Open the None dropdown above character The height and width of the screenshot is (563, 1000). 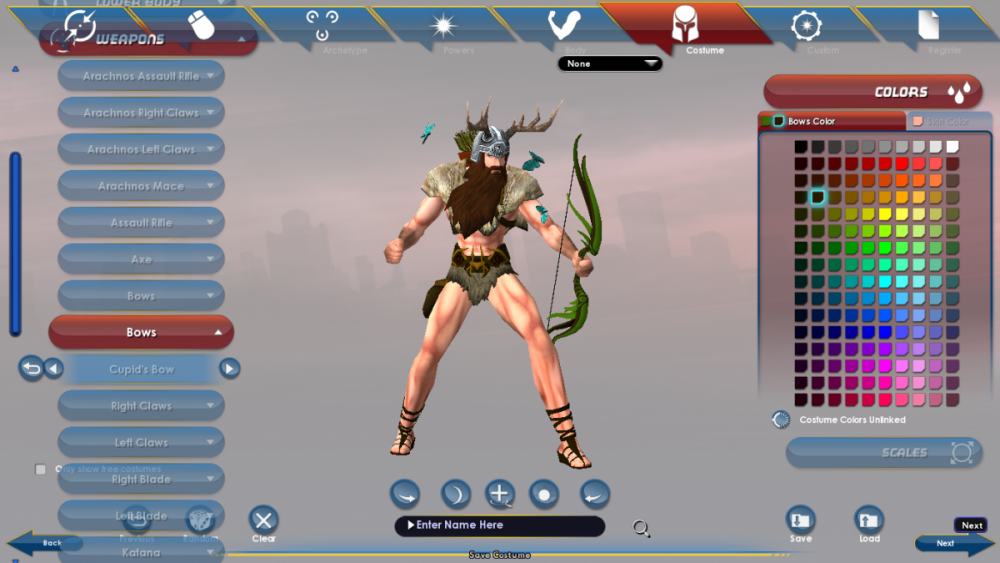coord(610,63)
